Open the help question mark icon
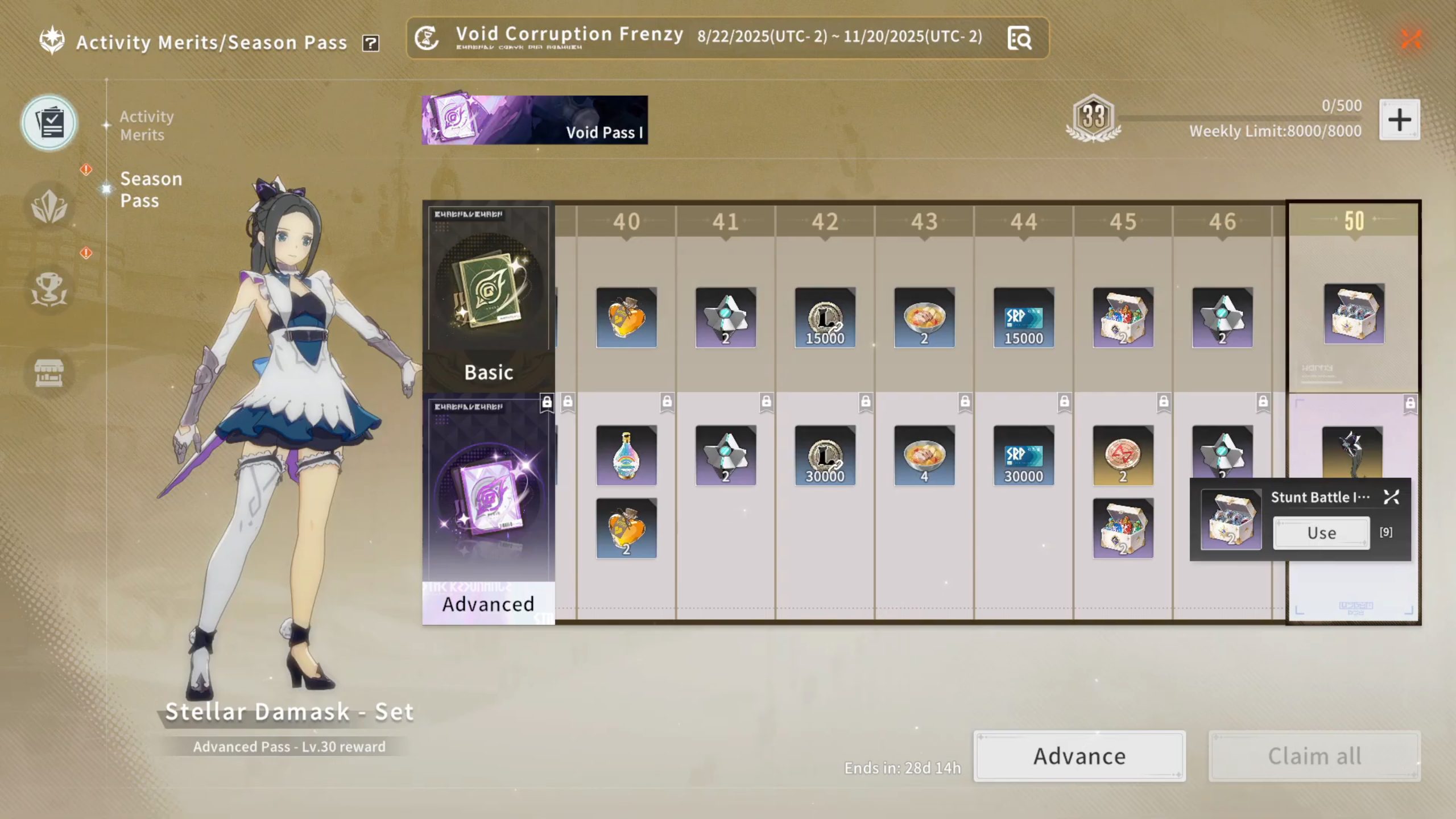The image size is (1456, 819). click(x=371, y=43)
